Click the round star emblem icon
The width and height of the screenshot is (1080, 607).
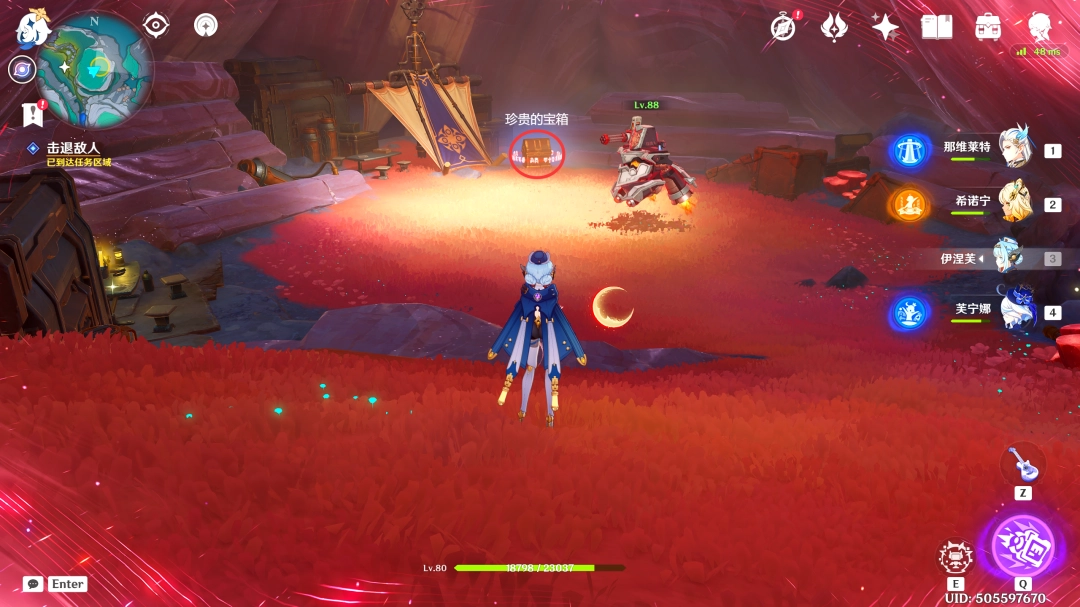(x=206, y=25)
